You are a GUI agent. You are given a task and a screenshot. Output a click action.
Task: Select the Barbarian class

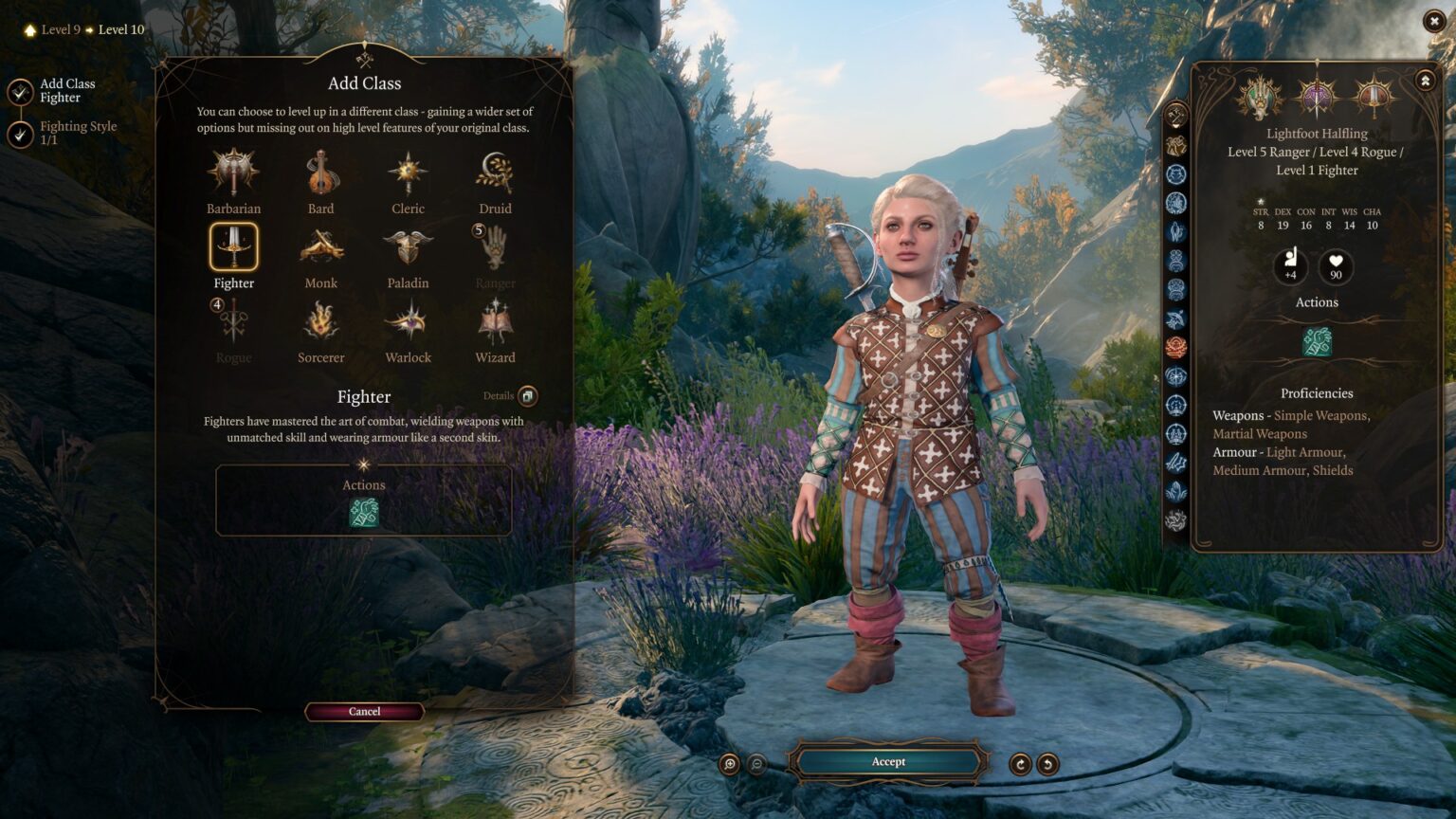(233, 173)
